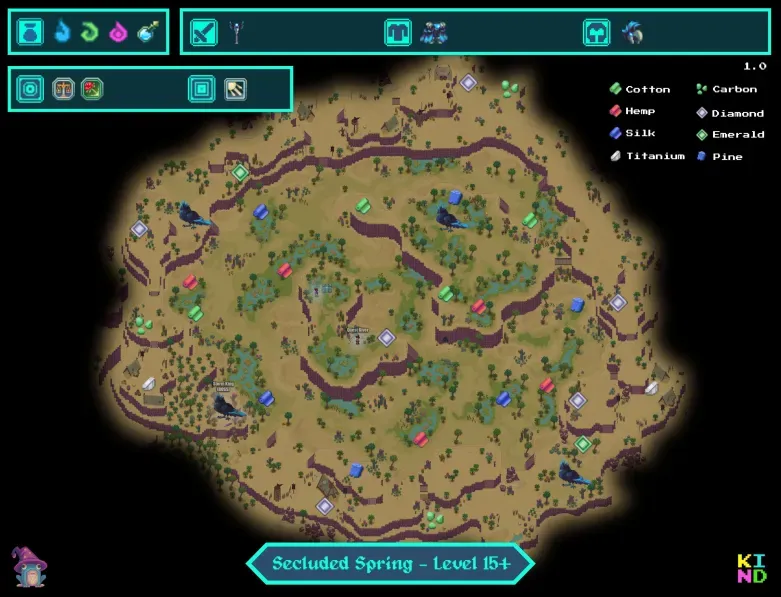
Task: Choose the red rose trinket icon
Action: [93, 89]
